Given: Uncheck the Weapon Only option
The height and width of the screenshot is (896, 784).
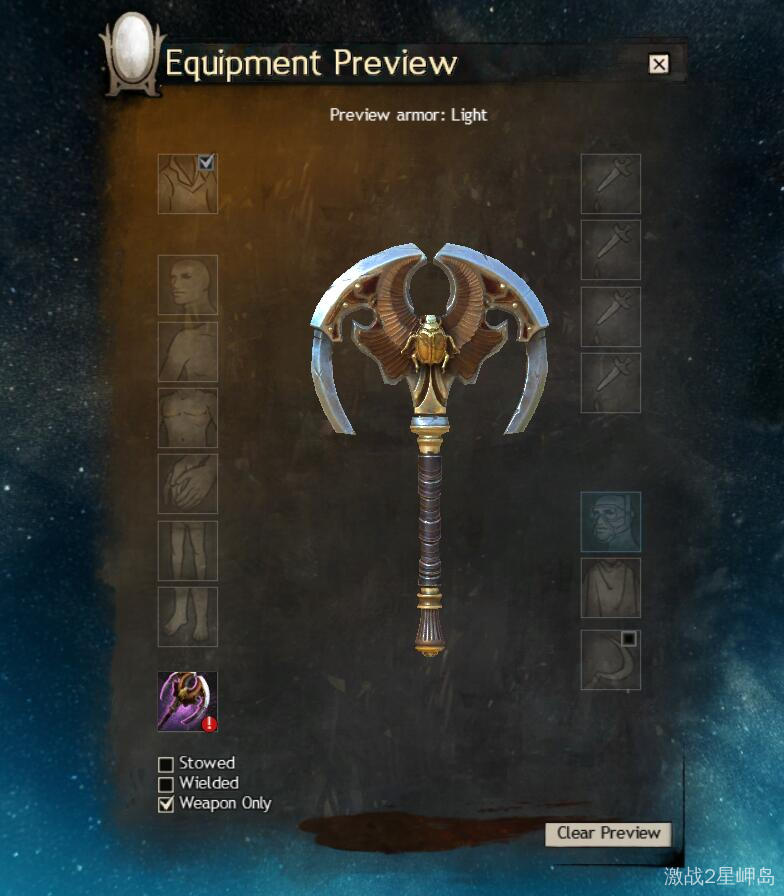Looking at the screenshot, I should (166, 804).
